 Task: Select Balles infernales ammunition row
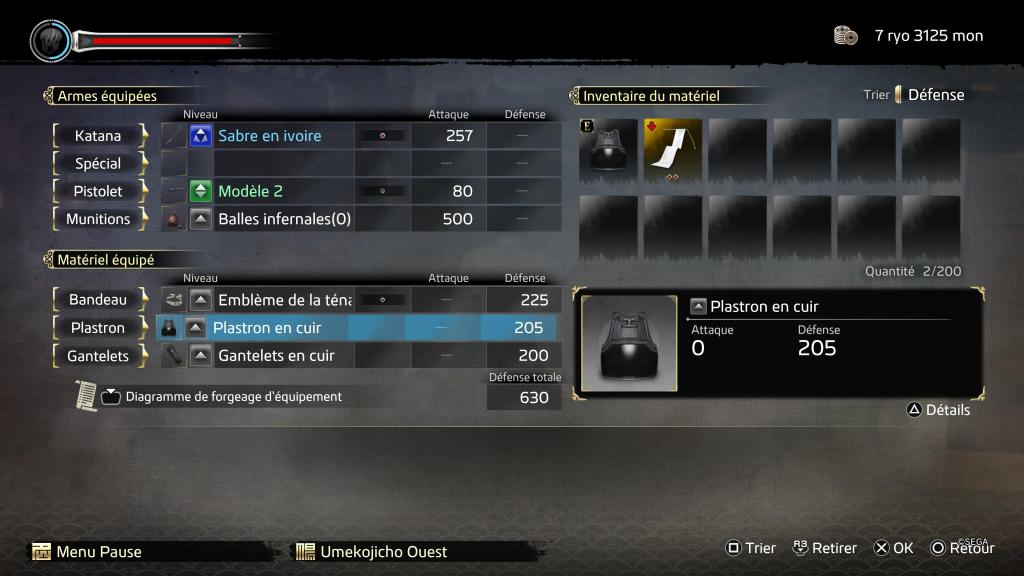pyautogui.click(x=284, y=219)
